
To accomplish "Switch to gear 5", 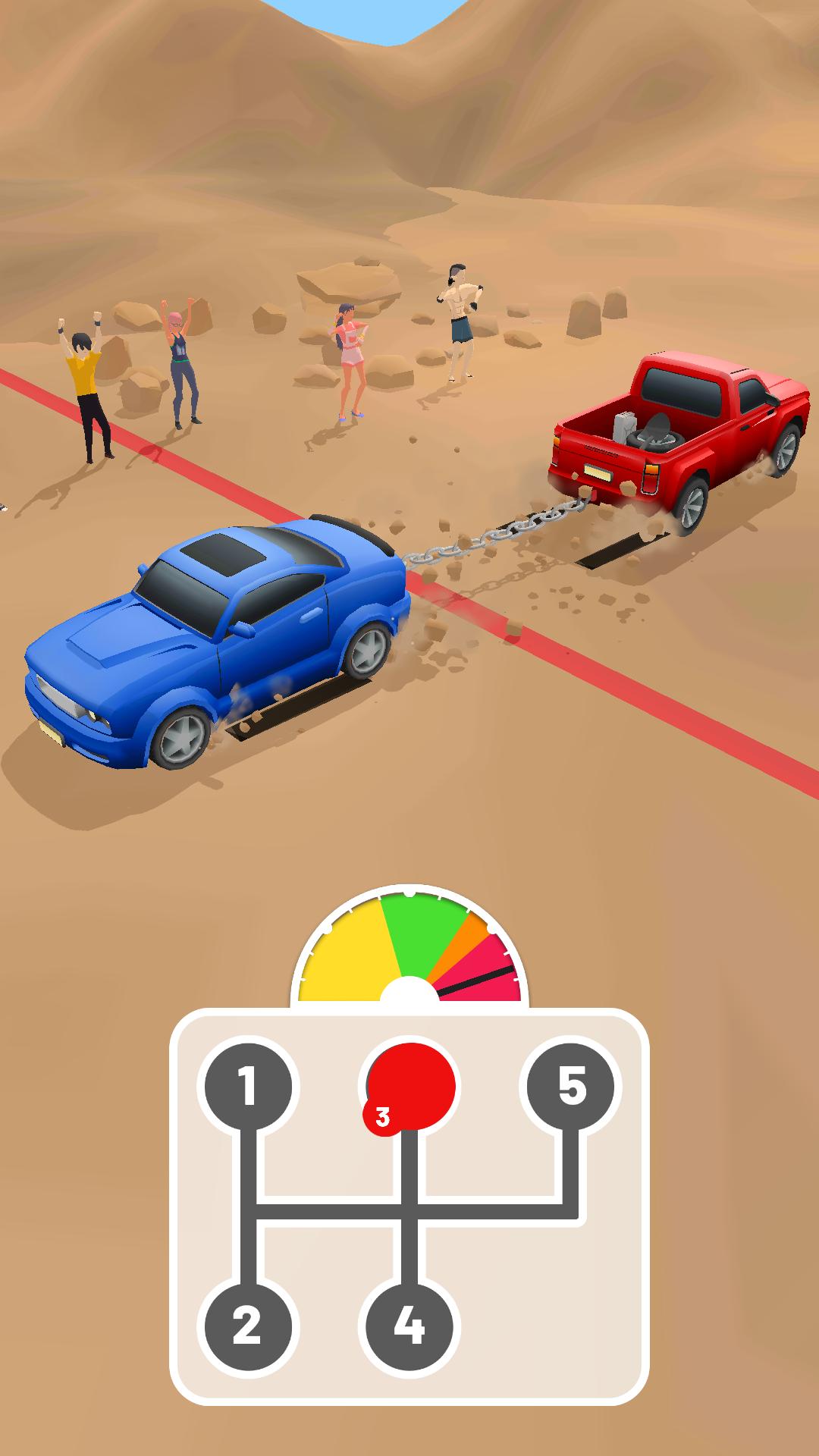I will coord(573,1086).
